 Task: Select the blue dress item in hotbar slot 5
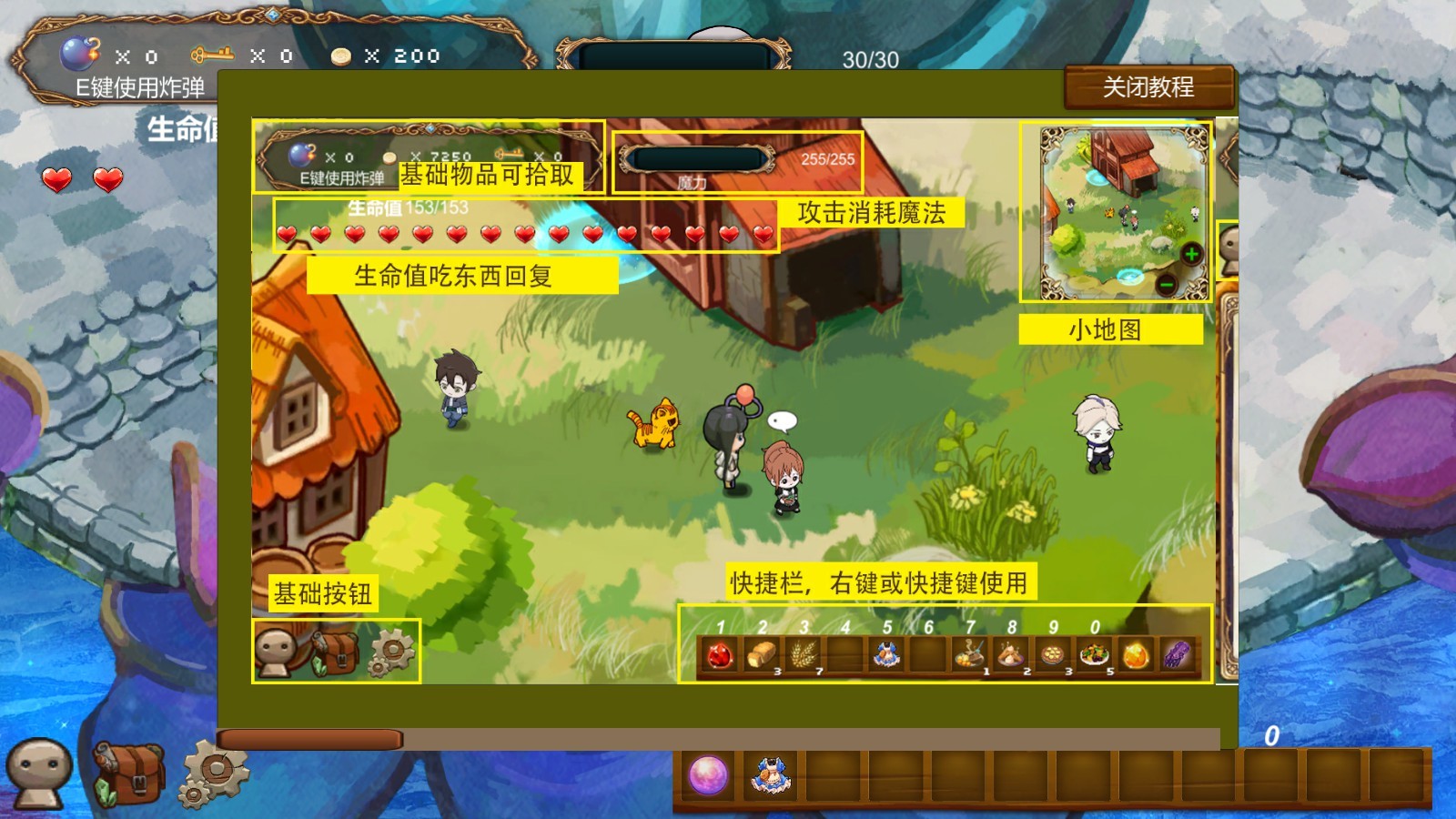tap(888, 653)
